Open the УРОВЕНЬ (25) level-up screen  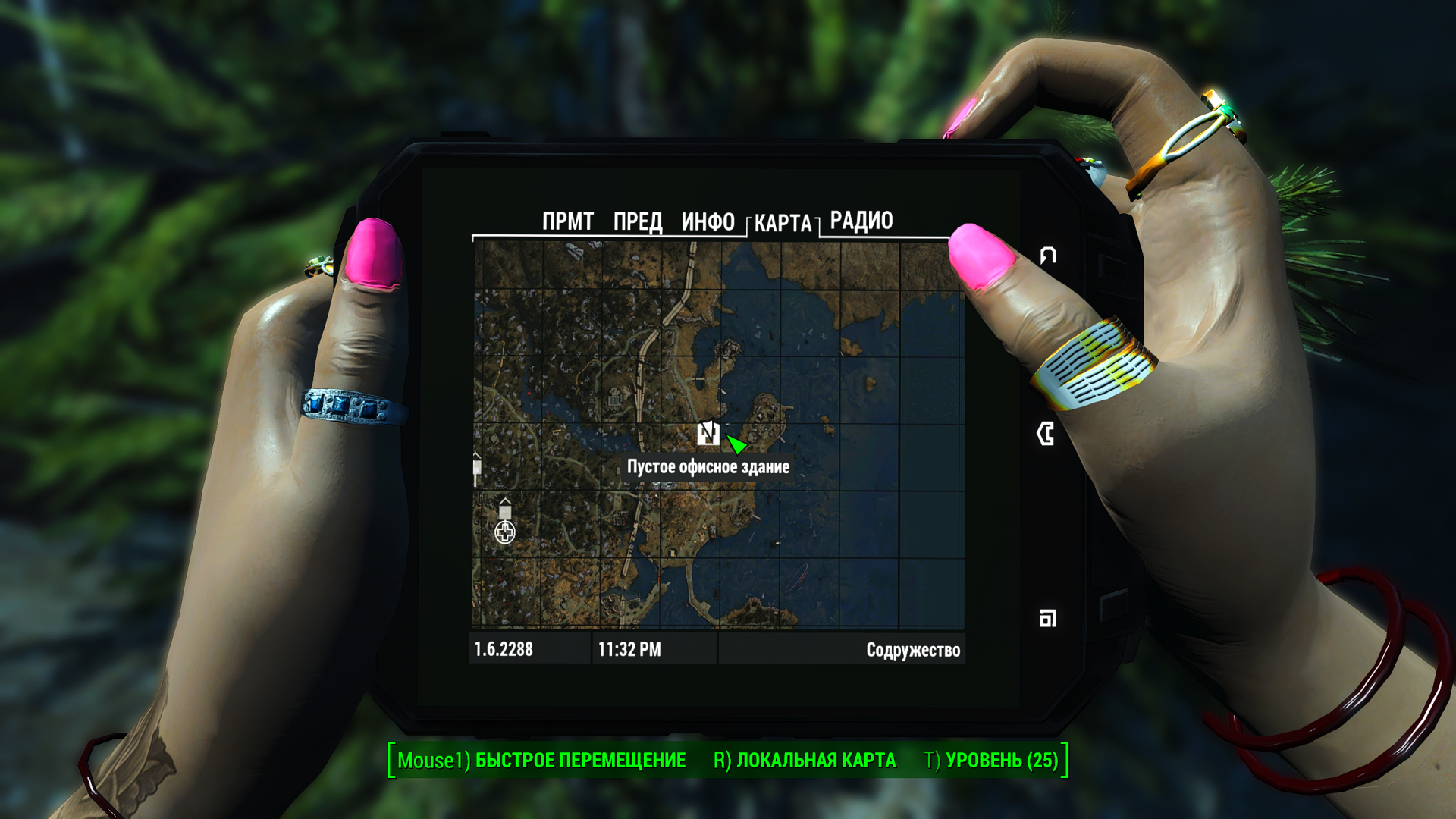pos(991,761)
